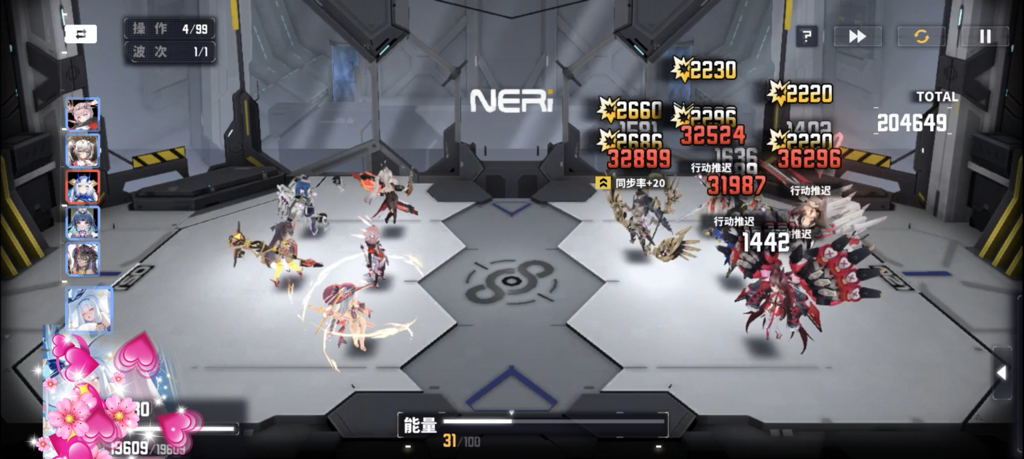Select the pink-haired character portrait in the turn order
Viewport: 1024px width, 459px height.
(83, 114)
